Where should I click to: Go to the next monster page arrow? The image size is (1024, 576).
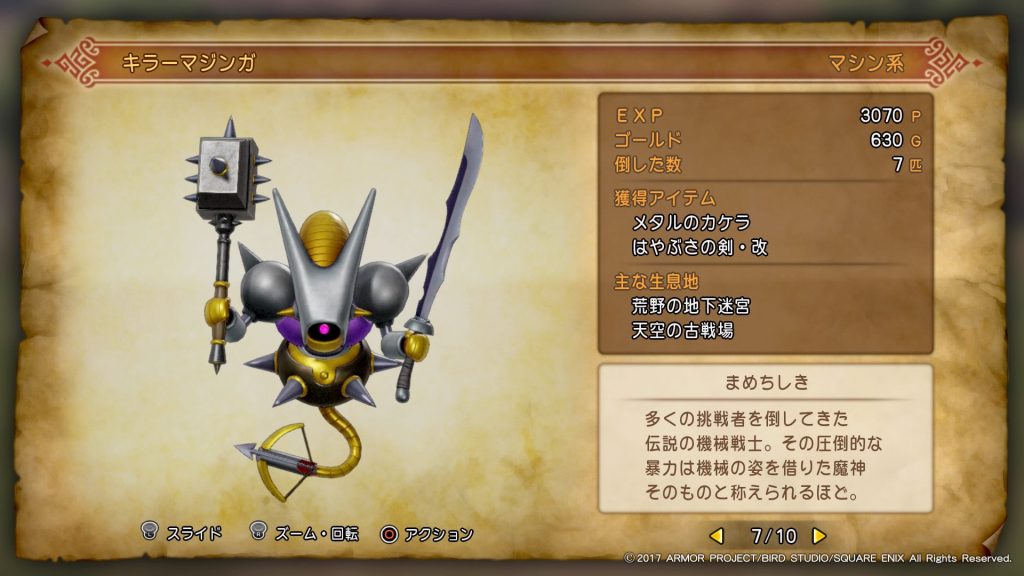[819, 535]
